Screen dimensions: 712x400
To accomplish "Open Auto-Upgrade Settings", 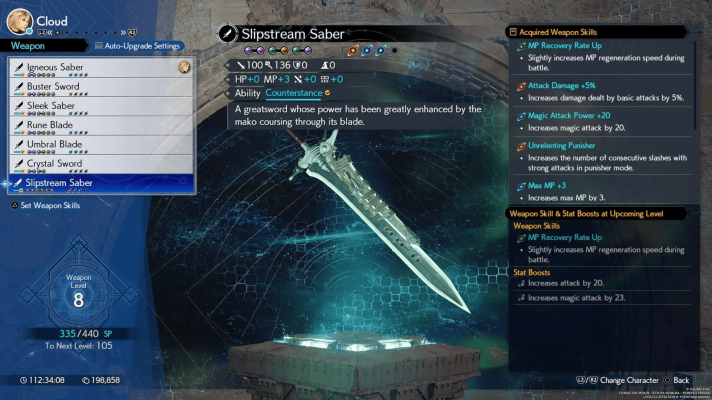I will pyautogui.click(x=138, y=46).
